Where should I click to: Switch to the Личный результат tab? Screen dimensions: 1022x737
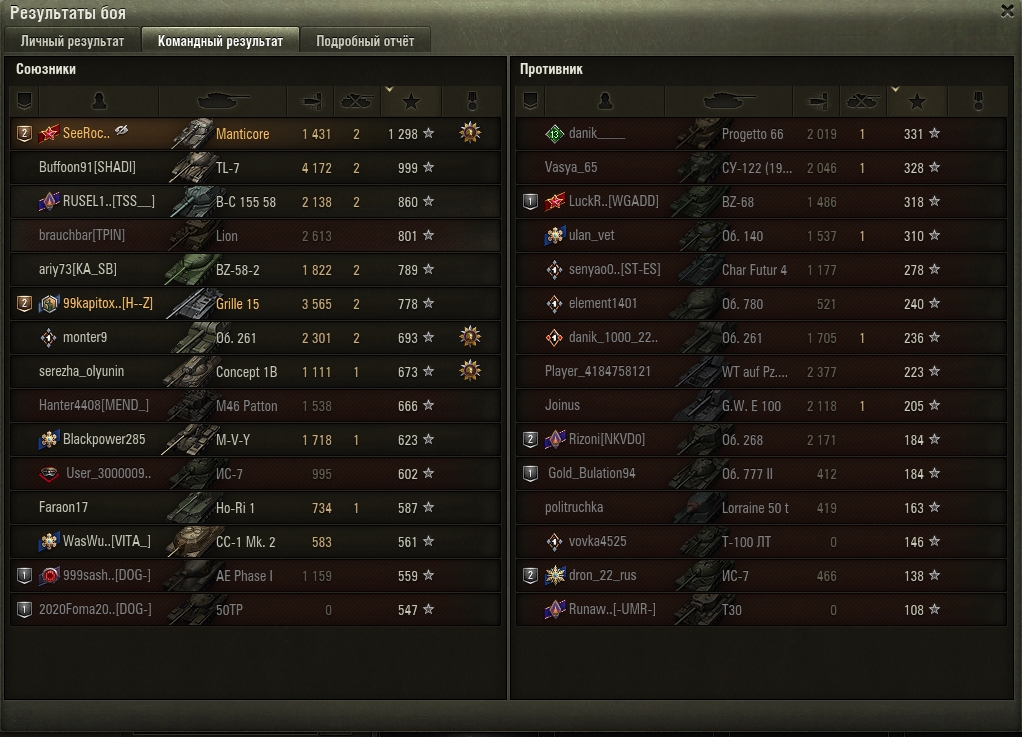[72, 41]
